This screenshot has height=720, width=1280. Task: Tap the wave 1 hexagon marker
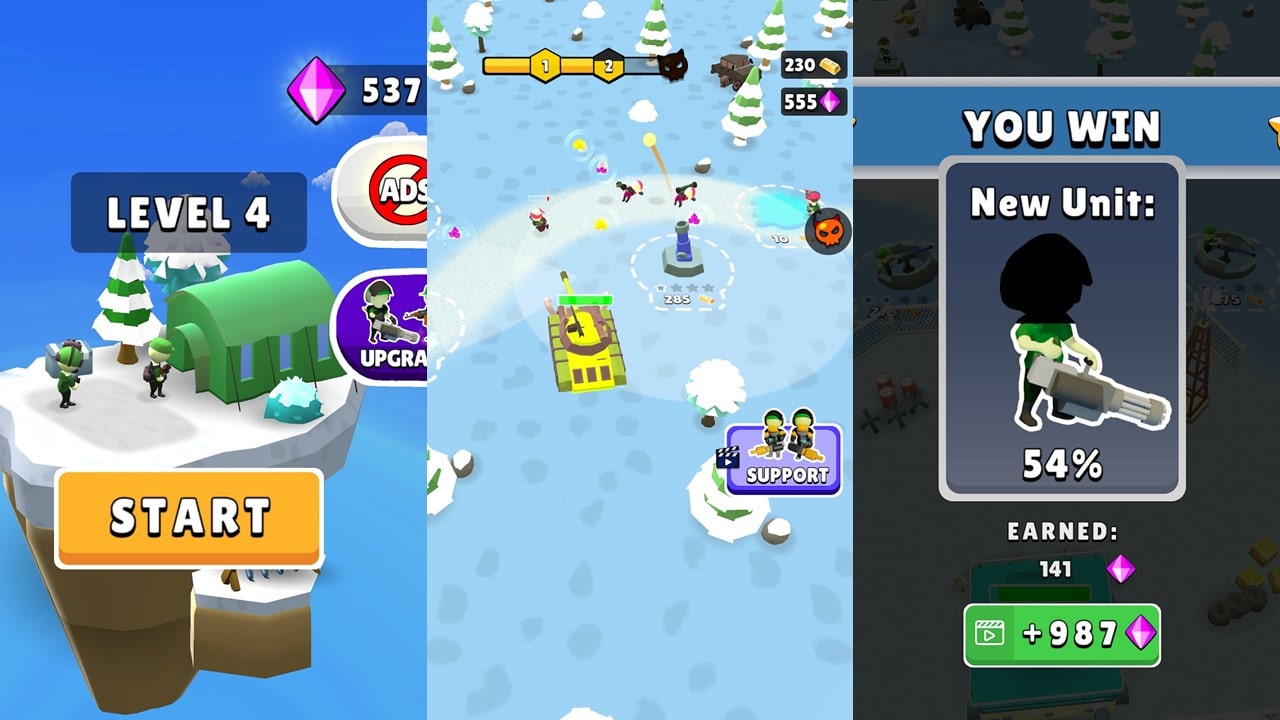(x=545, y=65)
